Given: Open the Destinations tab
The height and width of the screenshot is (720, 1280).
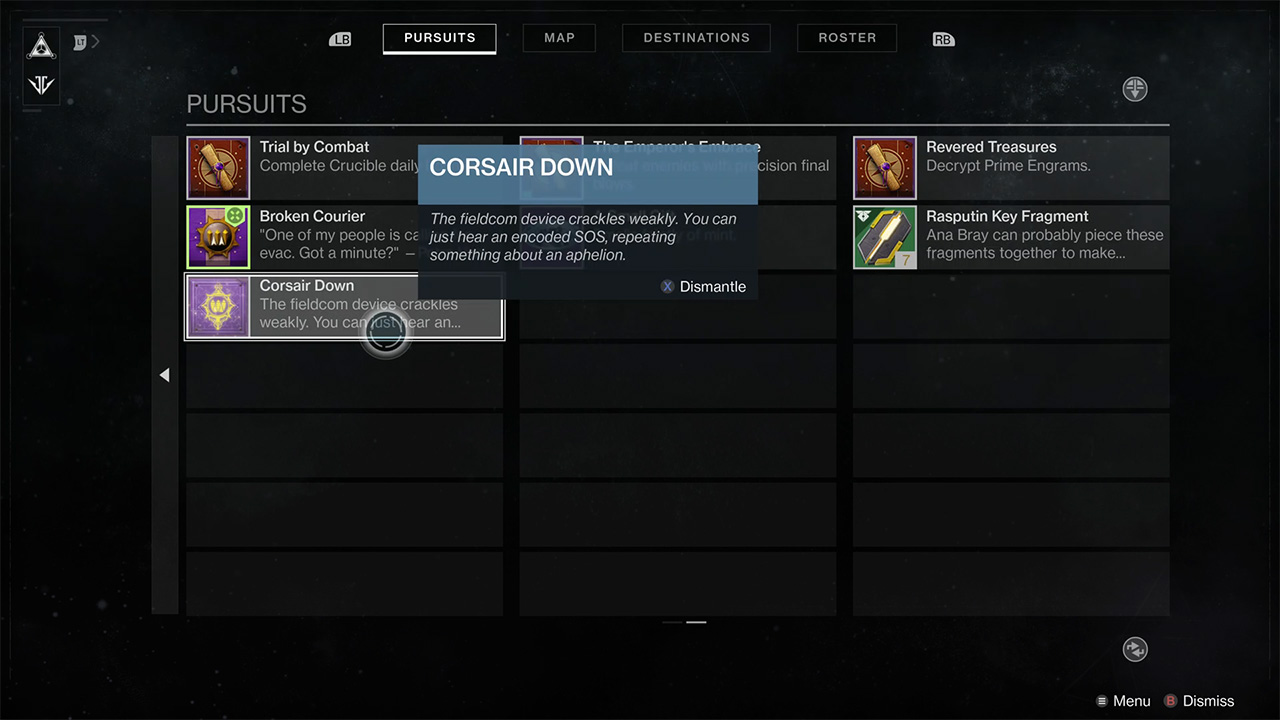Looking at the screenshot, I should tap(696, 37).
